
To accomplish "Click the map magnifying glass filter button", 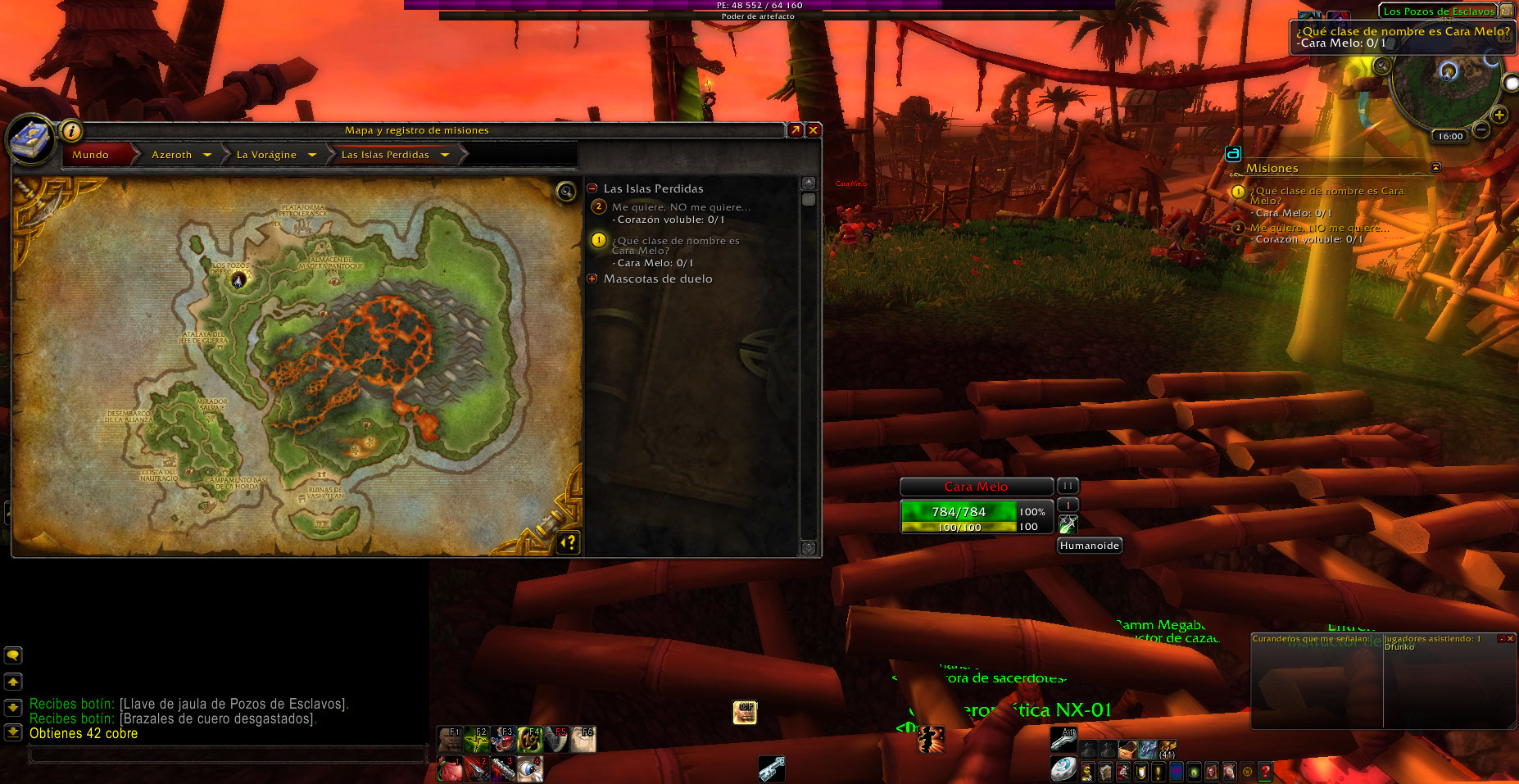I will click(565, 192).
